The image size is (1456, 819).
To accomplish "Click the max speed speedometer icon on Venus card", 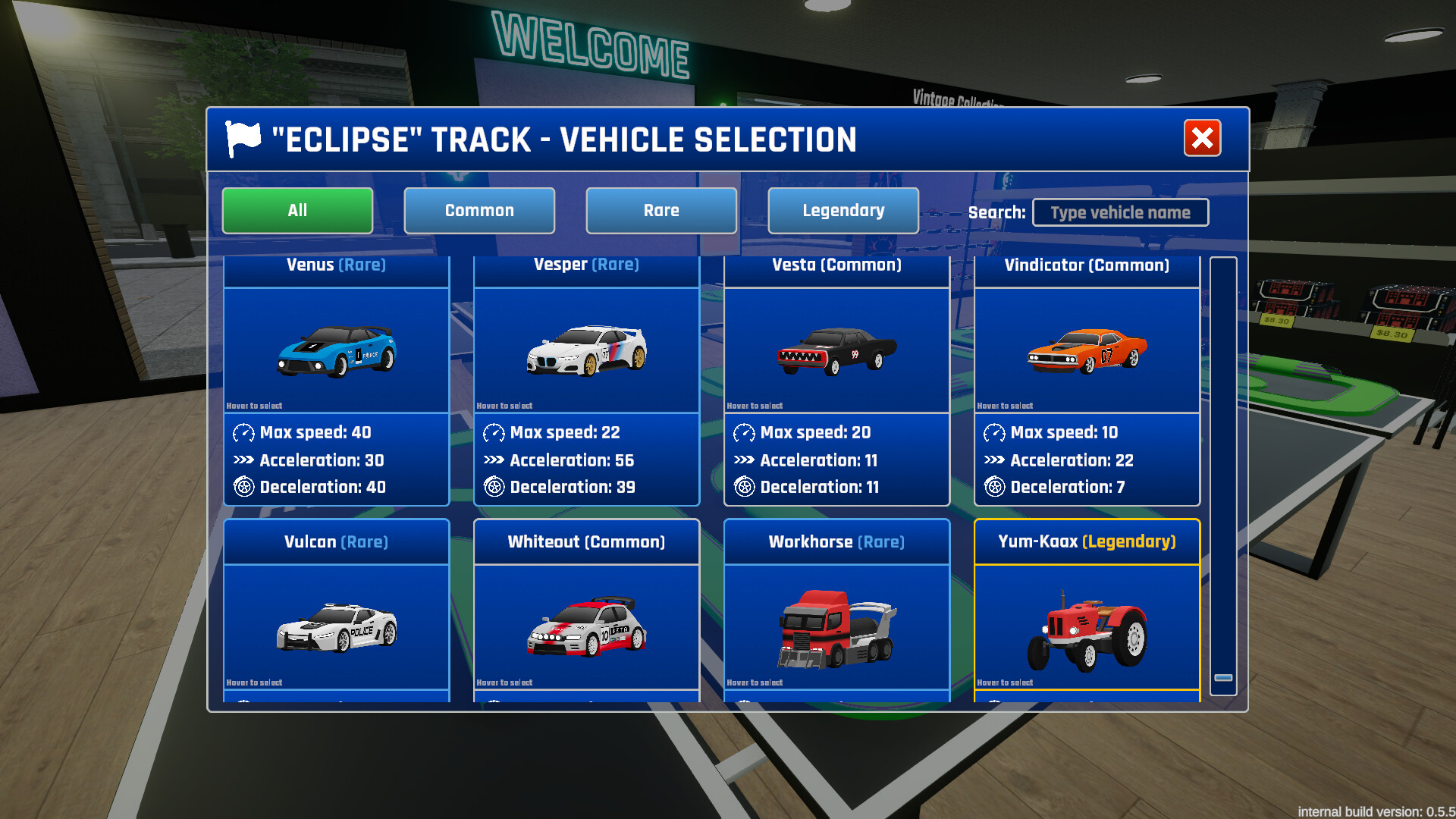I will (243, 433).
